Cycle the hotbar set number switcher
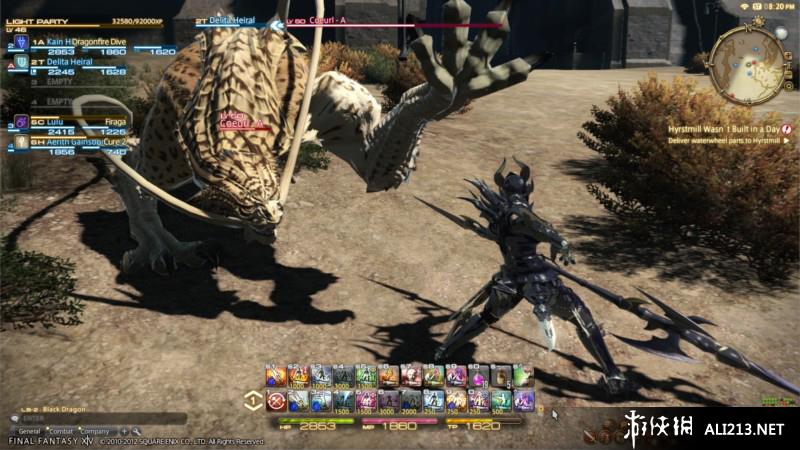The height and width of the screenshot is (450, 800). click(253, 400)
